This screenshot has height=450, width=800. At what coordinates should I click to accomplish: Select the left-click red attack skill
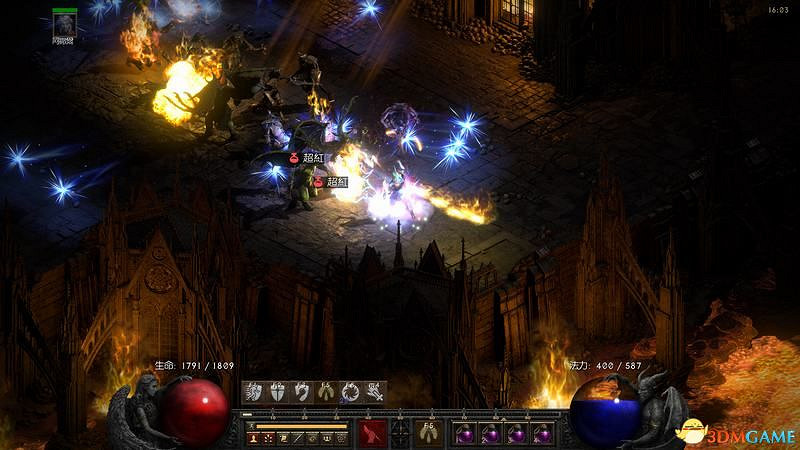[374, 433]
